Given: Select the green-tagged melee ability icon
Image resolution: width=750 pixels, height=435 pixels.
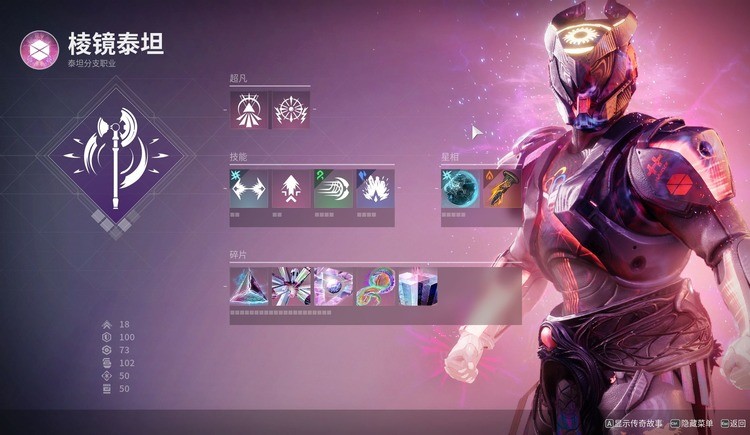Looking at the screenshot, I should (x=333, y=188).
